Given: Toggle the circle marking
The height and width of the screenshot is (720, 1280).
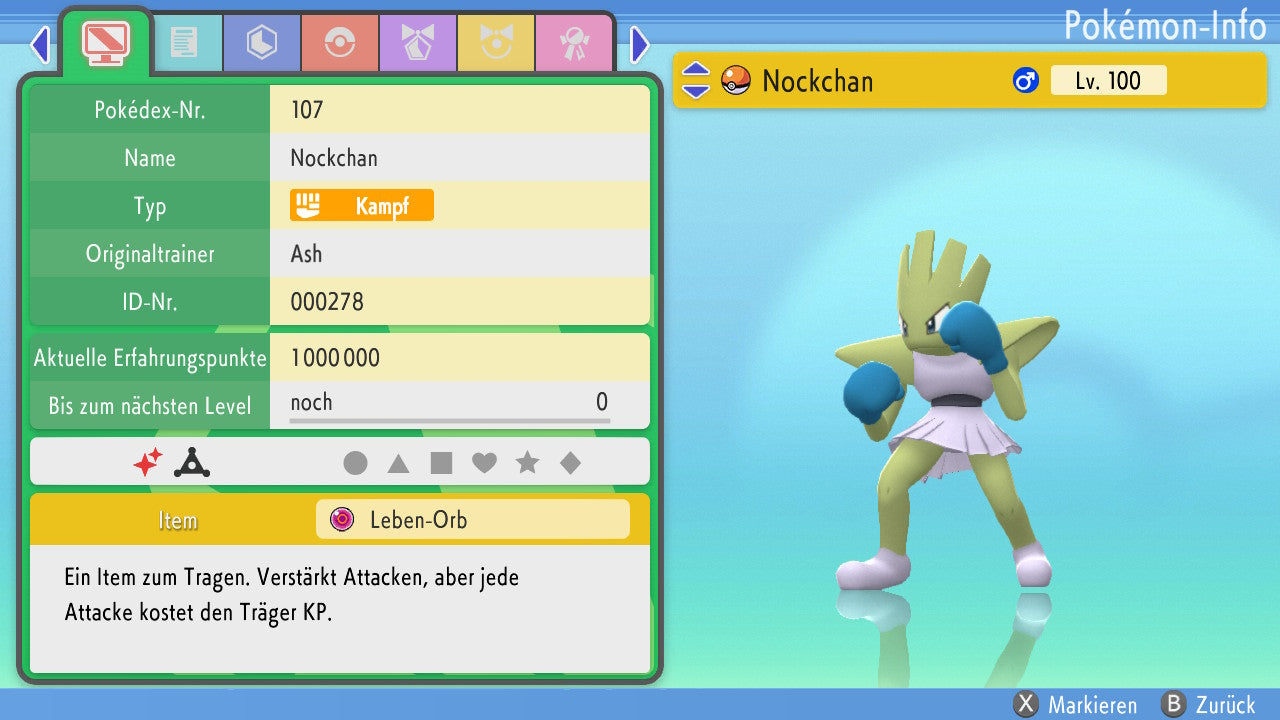Looking at the screenshot, I should (355, 463).
